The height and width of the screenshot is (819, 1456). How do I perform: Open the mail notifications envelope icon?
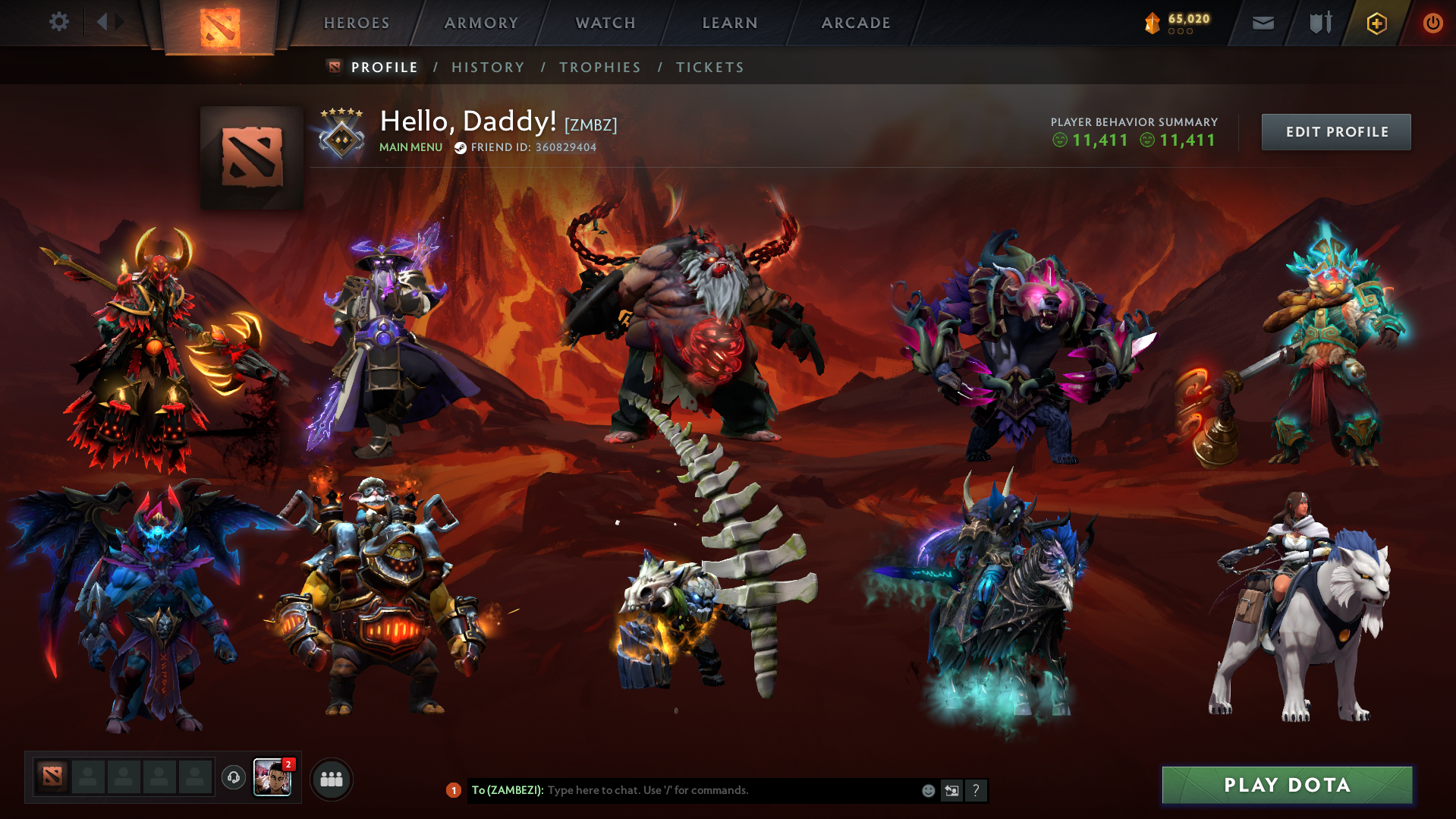[x=1262, y=23]
